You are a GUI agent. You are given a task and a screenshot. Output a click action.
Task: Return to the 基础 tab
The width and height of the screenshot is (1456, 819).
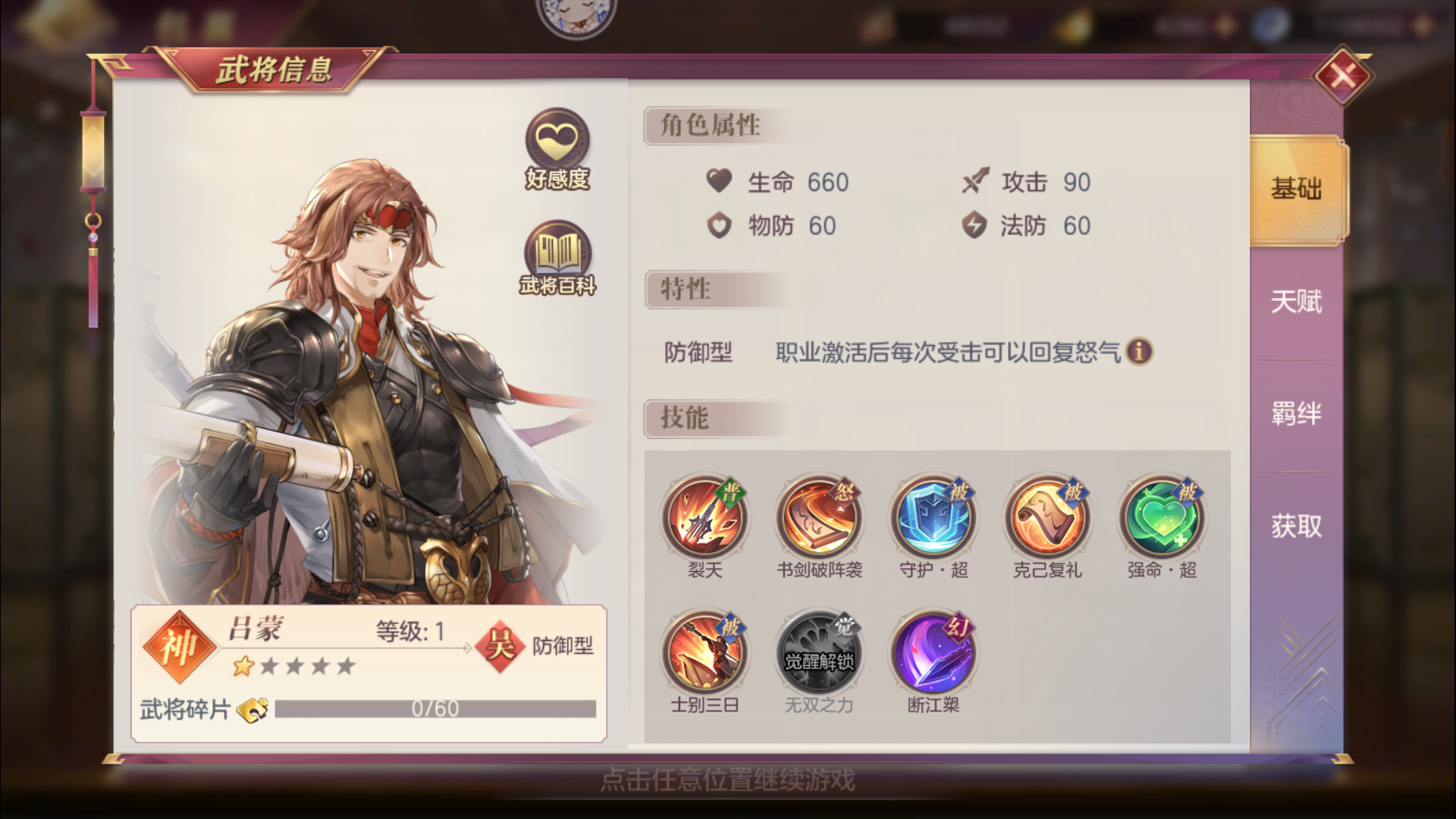pos(1294,190)
